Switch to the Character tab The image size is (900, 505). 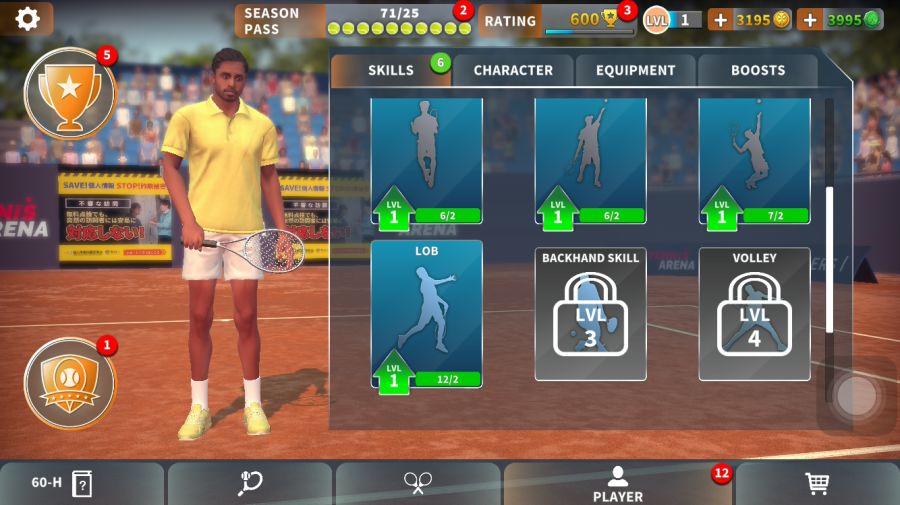(513, 71)
